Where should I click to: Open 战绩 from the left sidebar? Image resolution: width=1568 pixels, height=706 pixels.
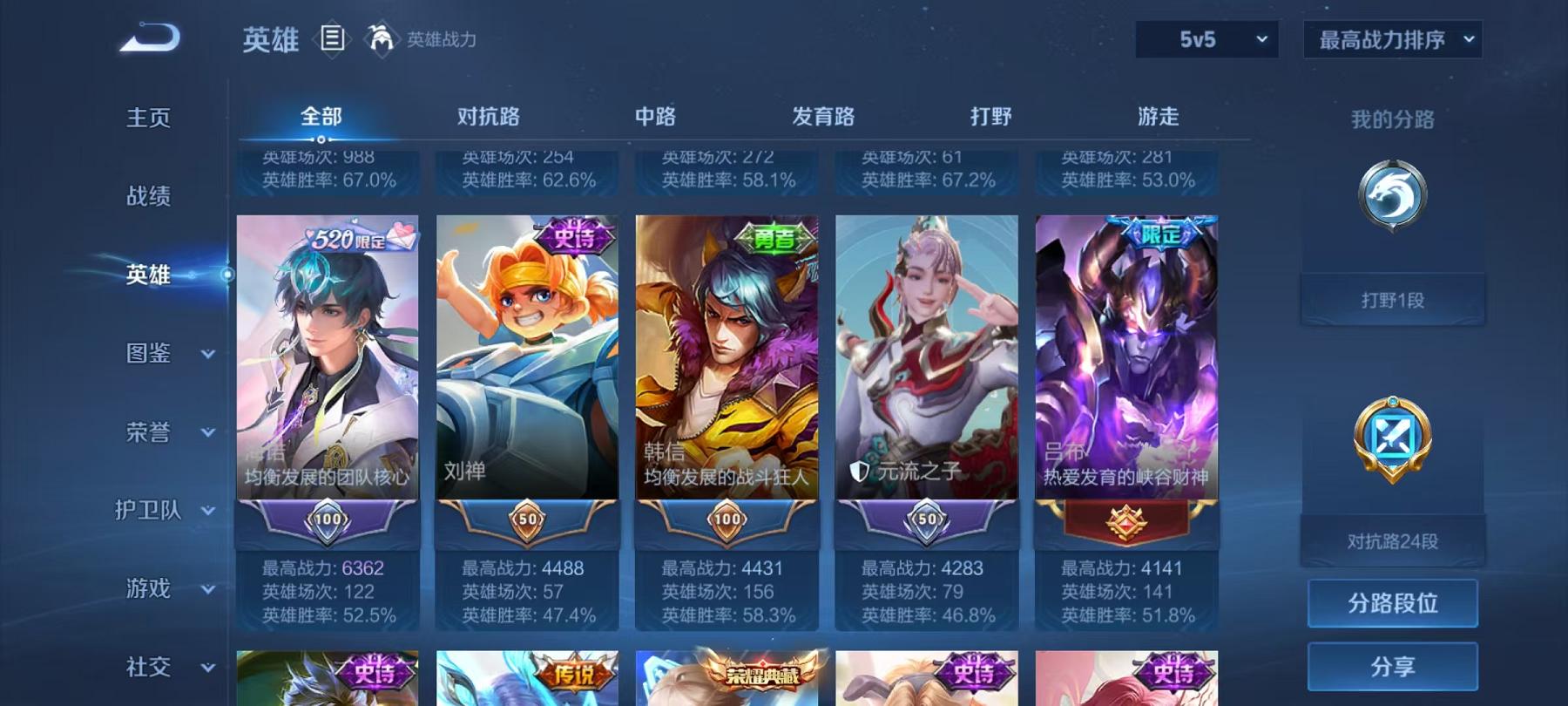[148, 197]
